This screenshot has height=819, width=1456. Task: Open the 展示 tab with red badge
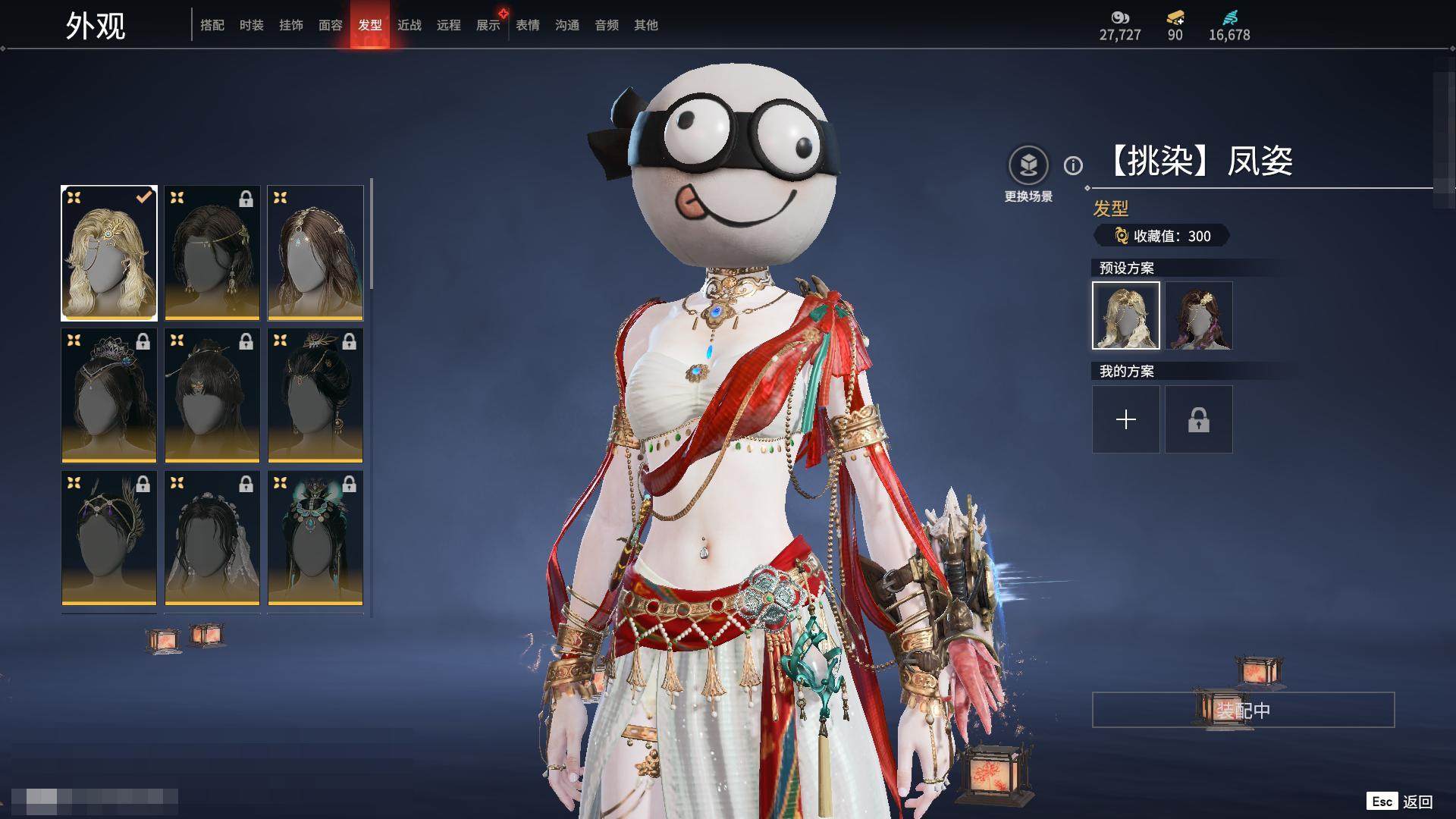[x=488, y=25]
